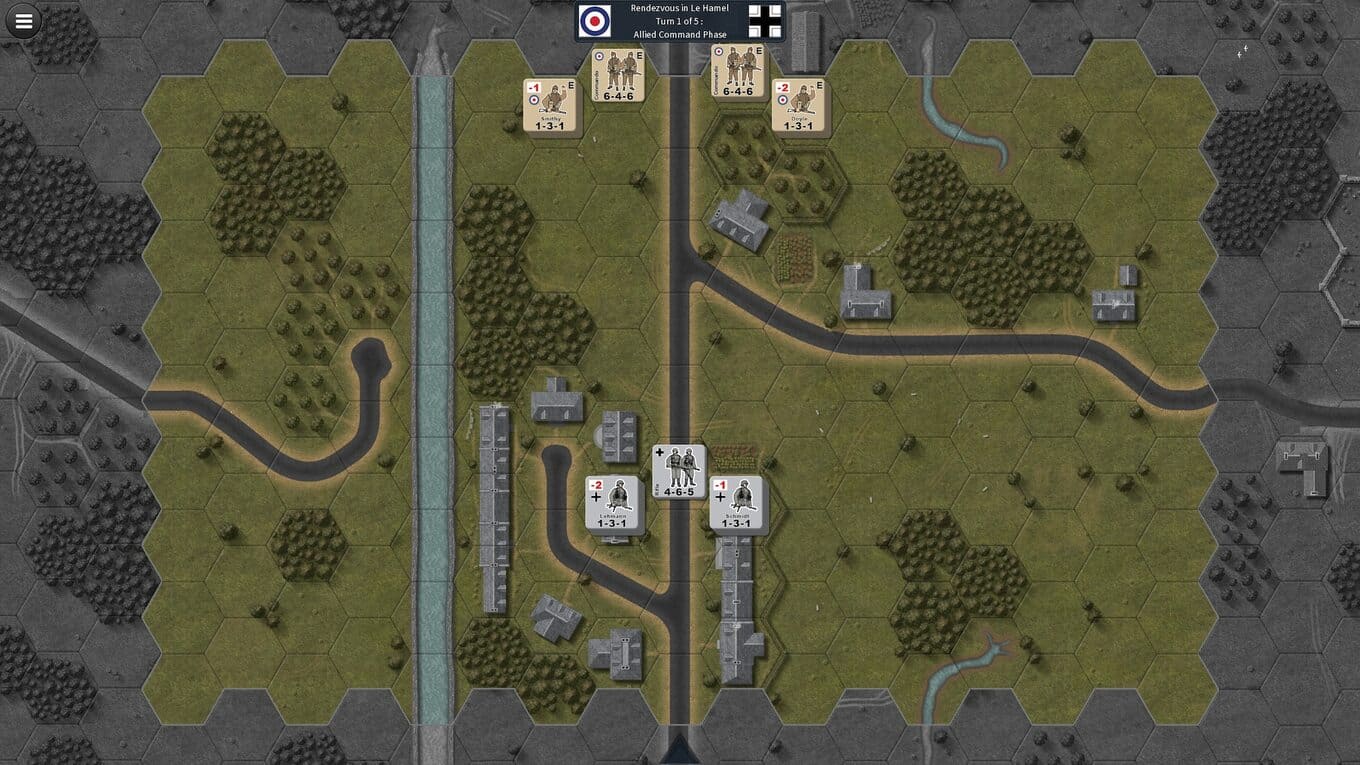Choose the Commando squad beside Smithy
Viewport: 1360px width, 765px height.
click(617, 74)
